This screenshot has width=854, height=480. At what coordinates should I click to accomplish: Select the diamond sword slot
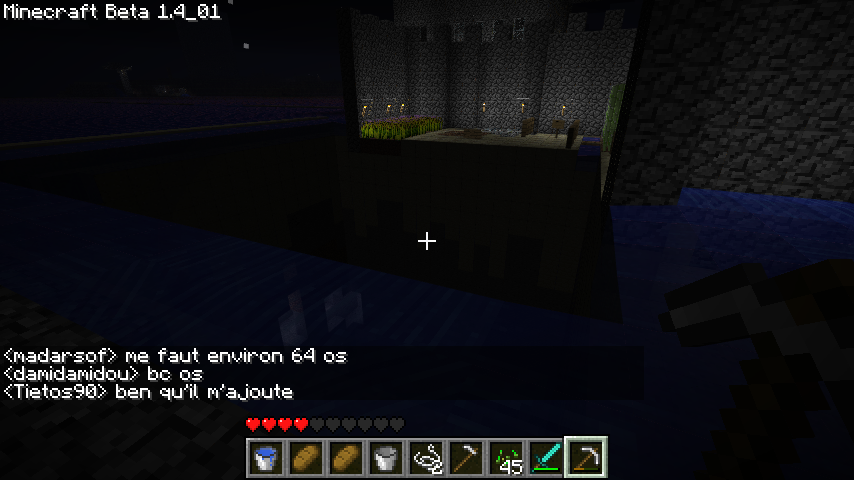point(546,458)
